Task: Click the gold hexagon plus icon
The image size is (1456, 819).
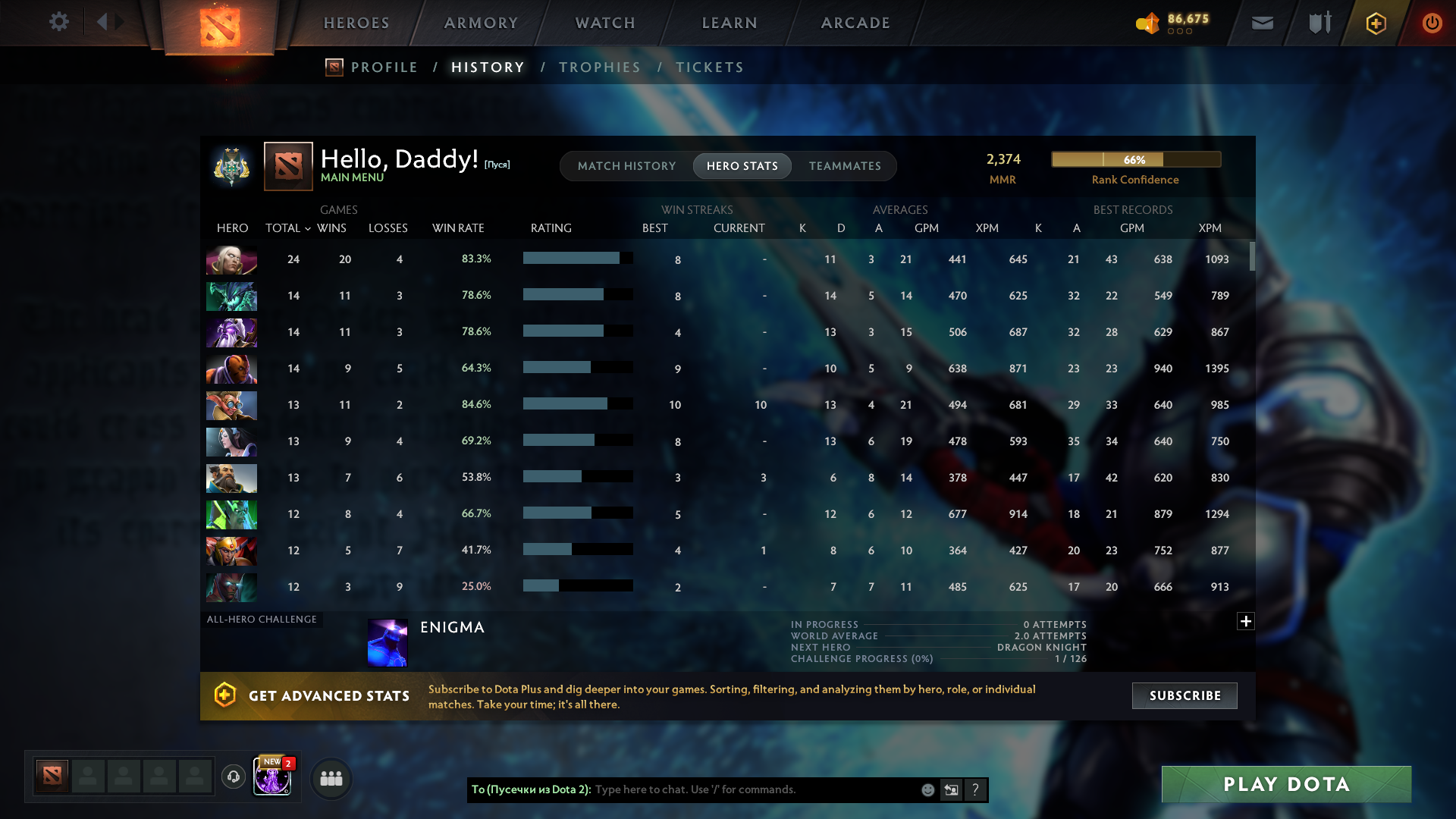Action: point(1375,22)
